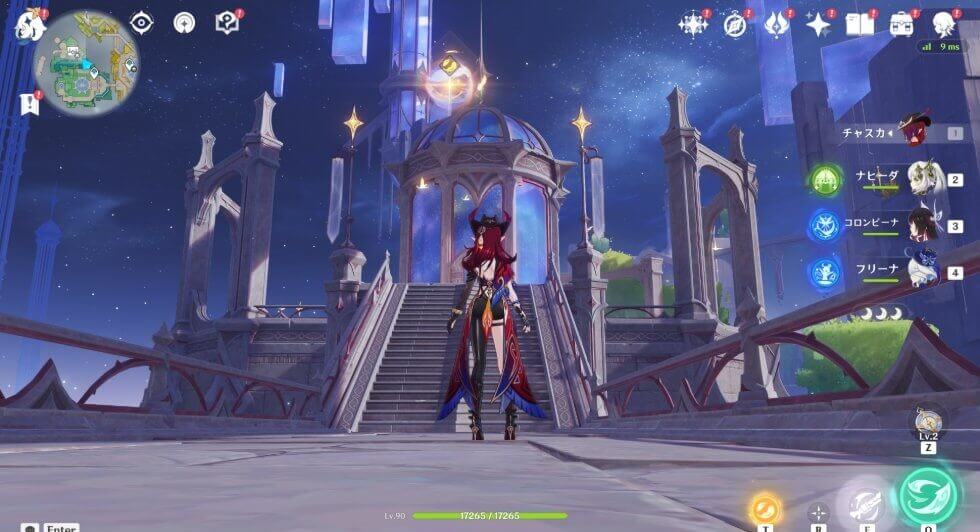
Task: Open the circular minimap
Action: coord(87,63)
